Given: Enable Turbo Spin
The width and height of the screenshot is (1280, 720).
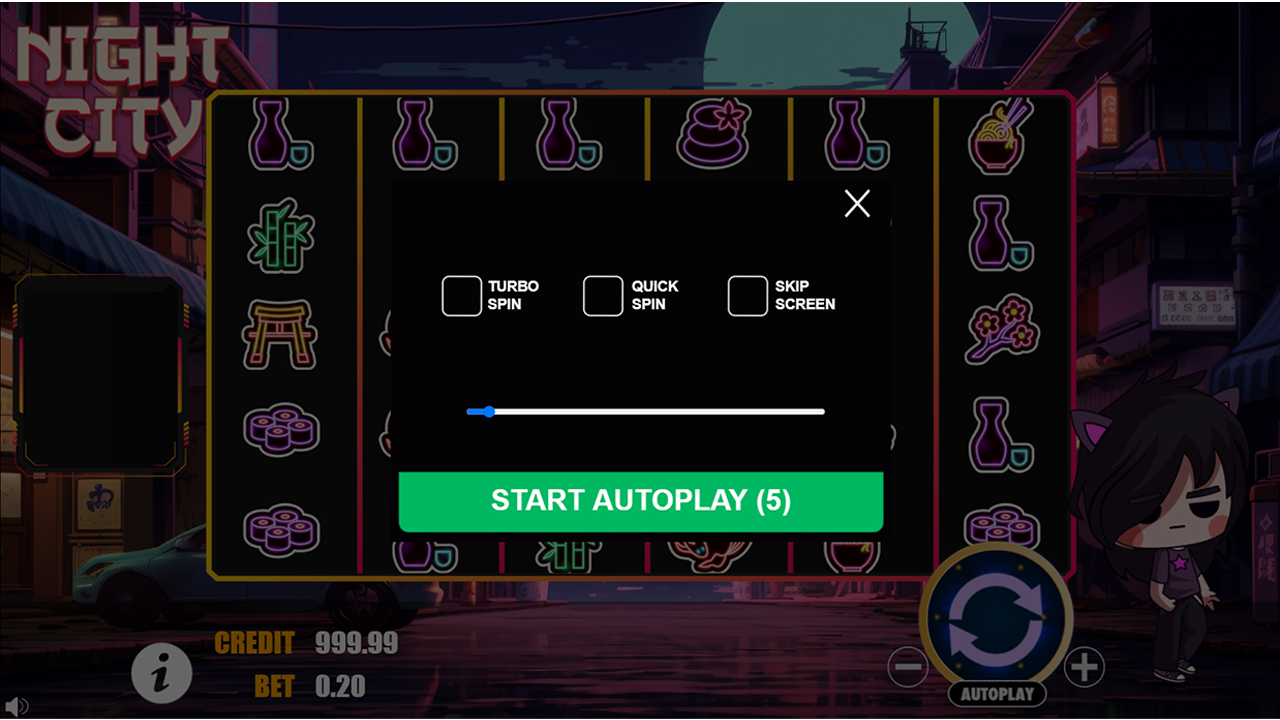Looking at the screenshot, I should point(461,295).
